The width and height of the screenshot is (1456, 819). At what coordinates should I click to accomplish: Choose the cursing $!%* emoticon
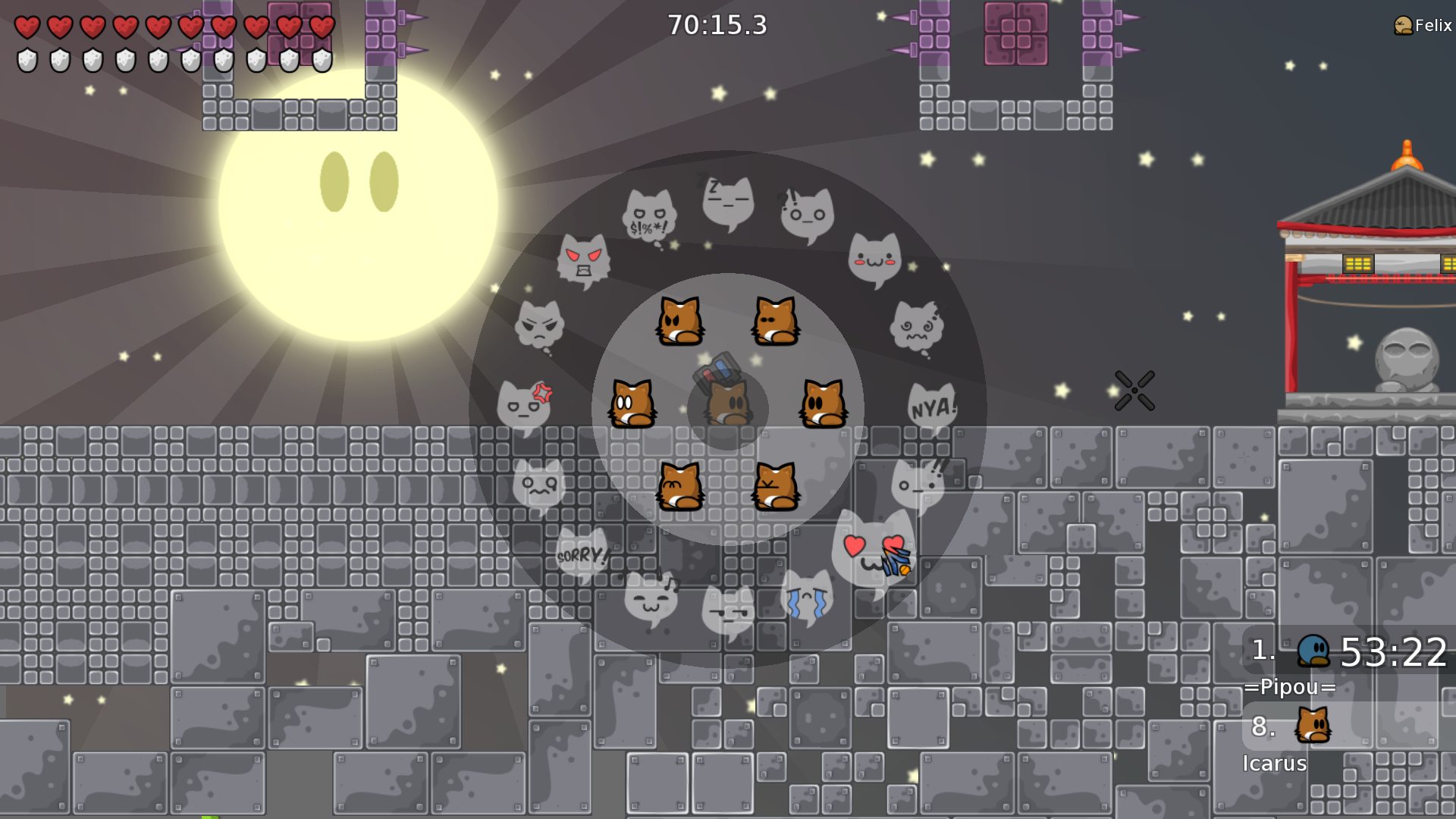point(650,218)
